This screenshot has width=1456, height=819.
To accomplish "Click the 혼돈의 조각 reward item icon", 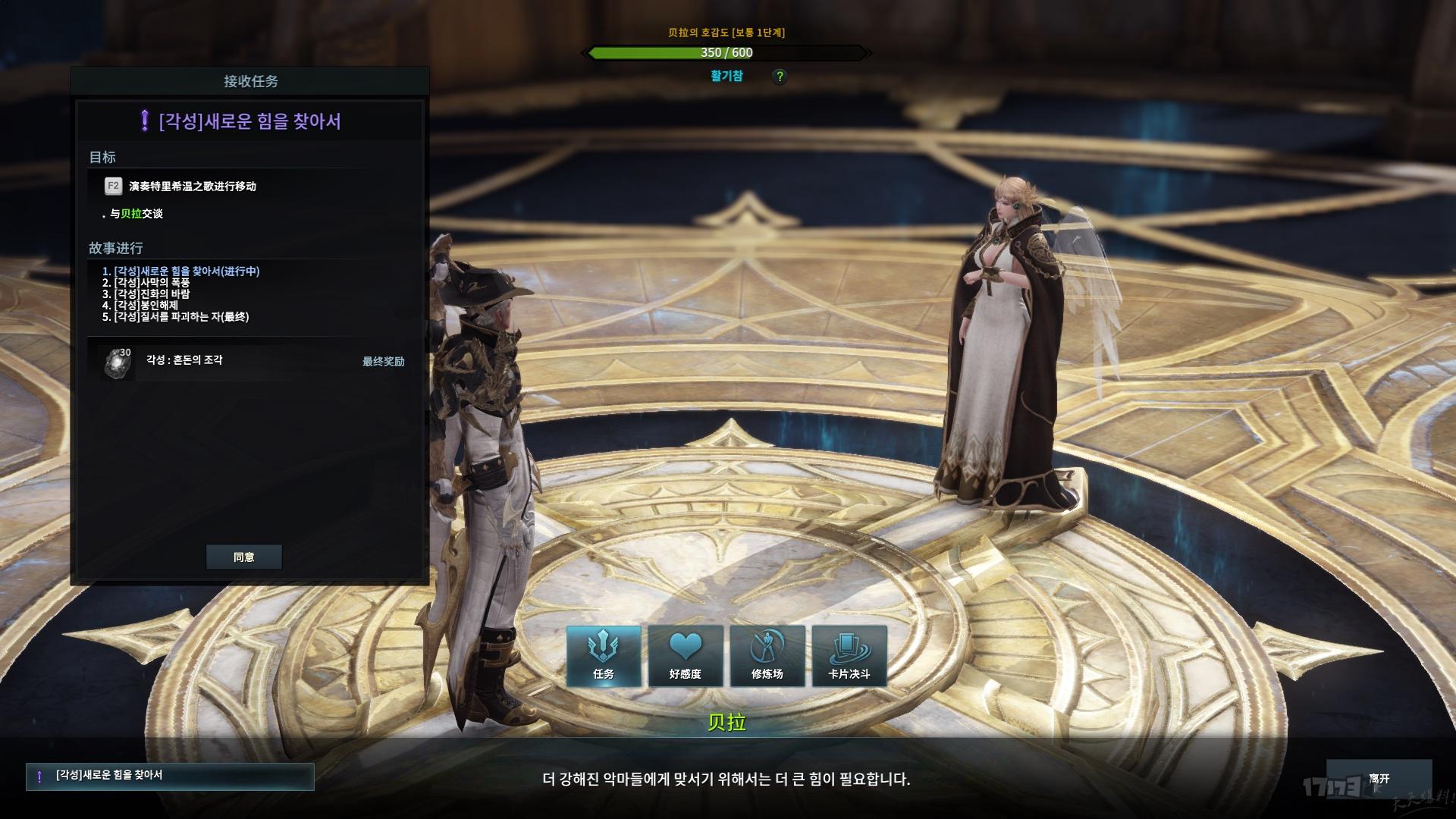I will 118,362.
